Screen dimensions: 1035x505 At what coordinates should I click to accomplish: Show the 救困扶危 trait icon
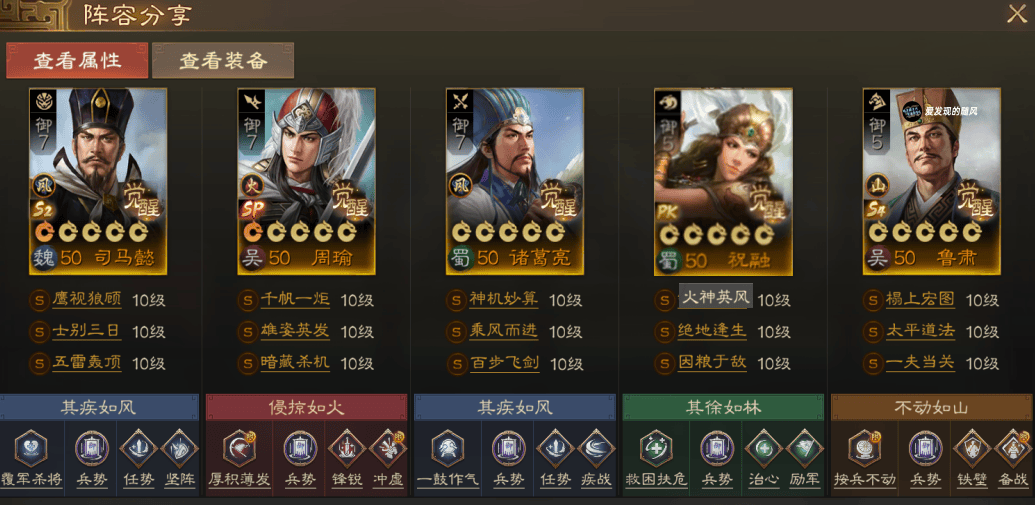pos(656,449)
